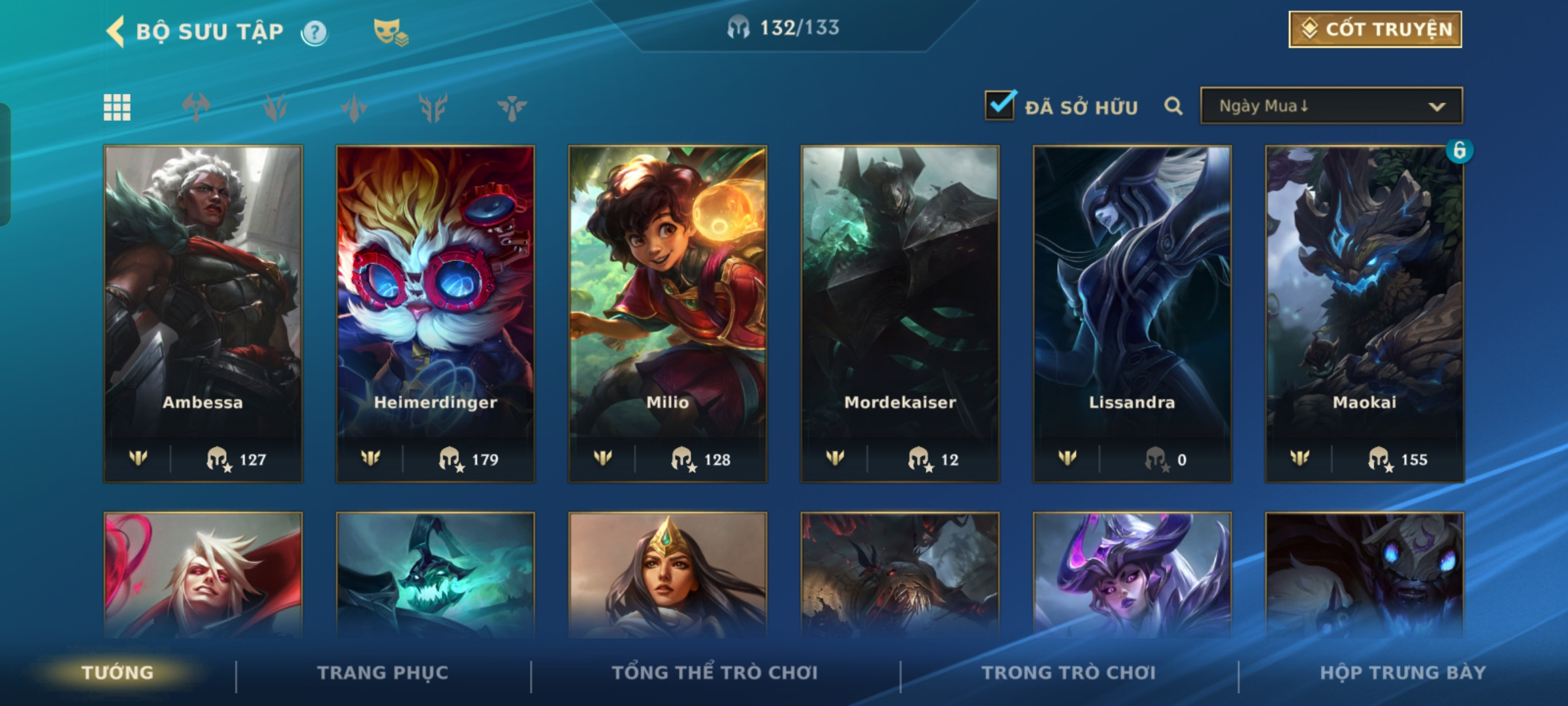Select the all-champions grid filter
Screen dimensions: 1568x706
(117, 107)
